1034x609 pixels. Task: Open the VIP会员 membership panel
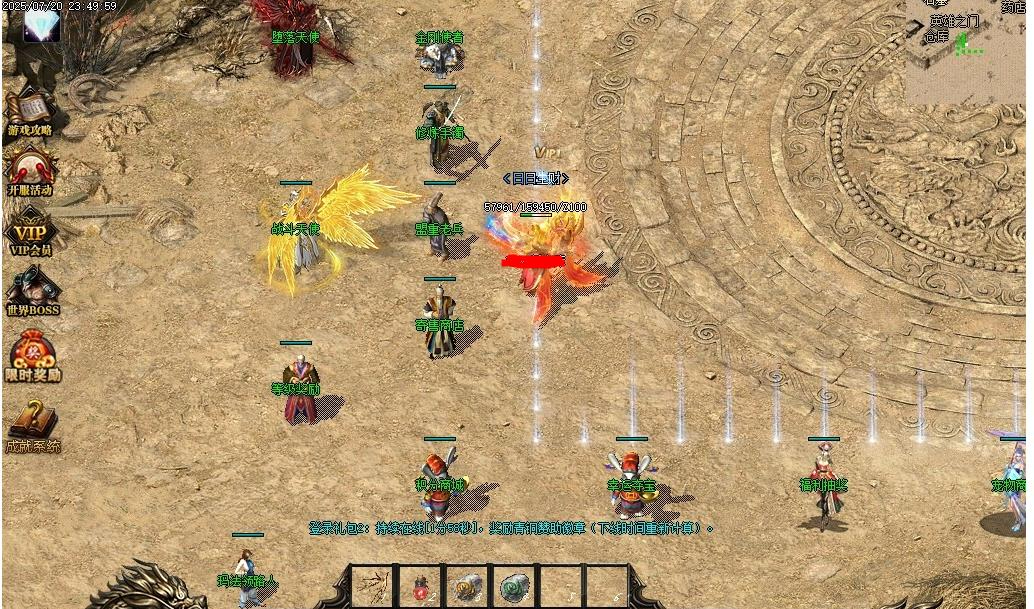click(30, 230)
